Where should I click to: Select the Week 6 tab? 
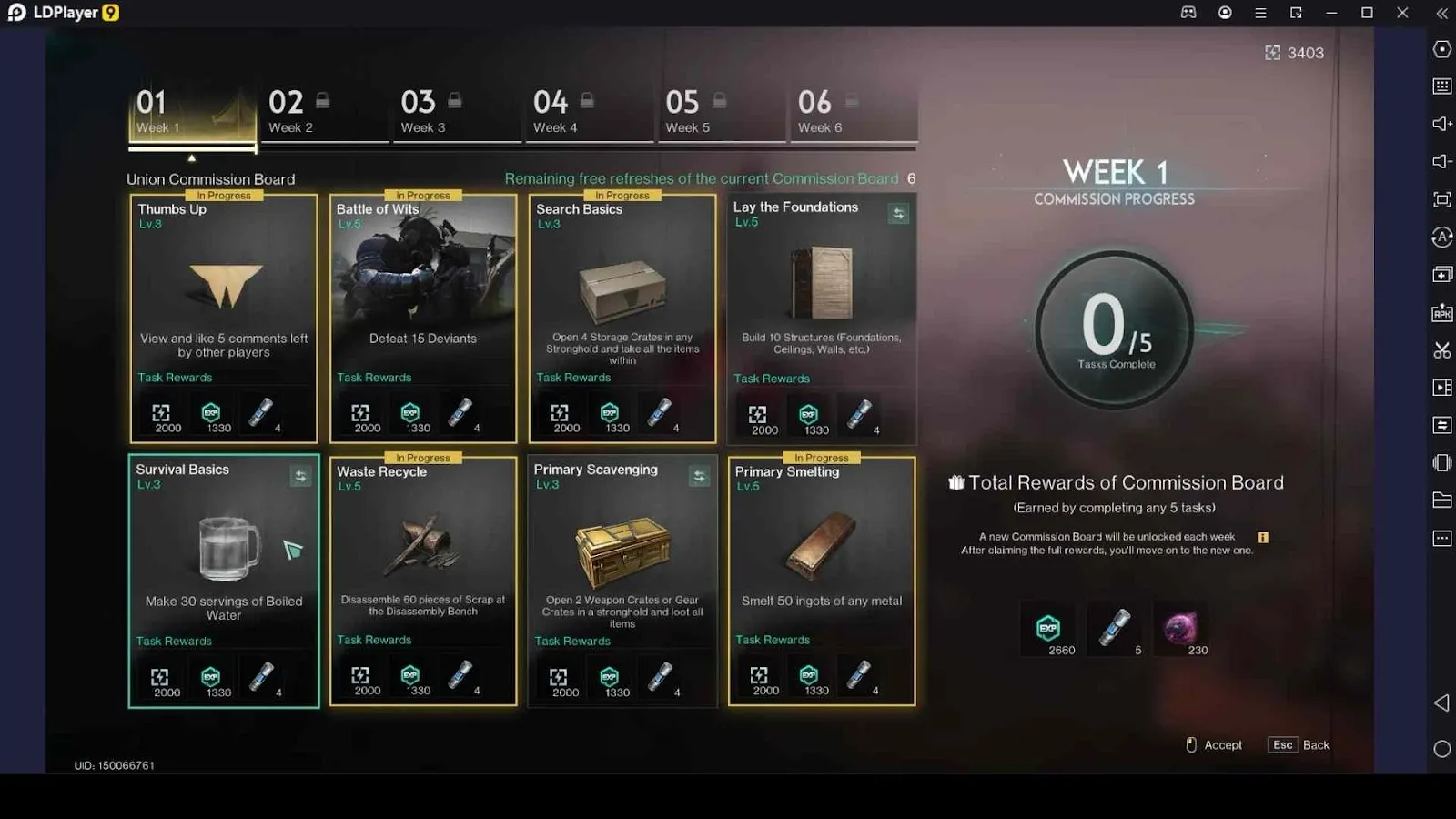852,113
